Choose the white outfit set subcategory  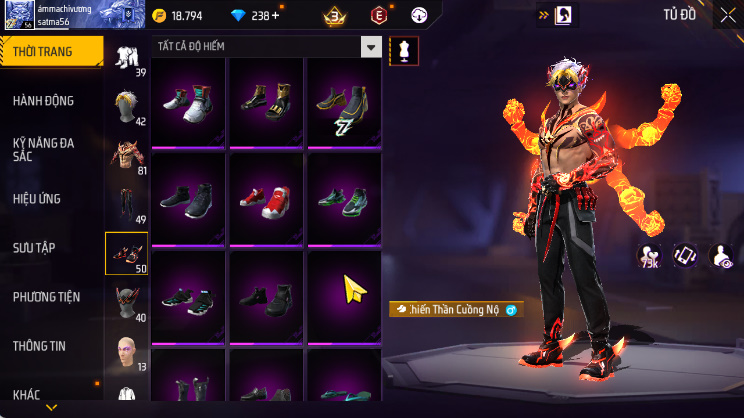127,57
